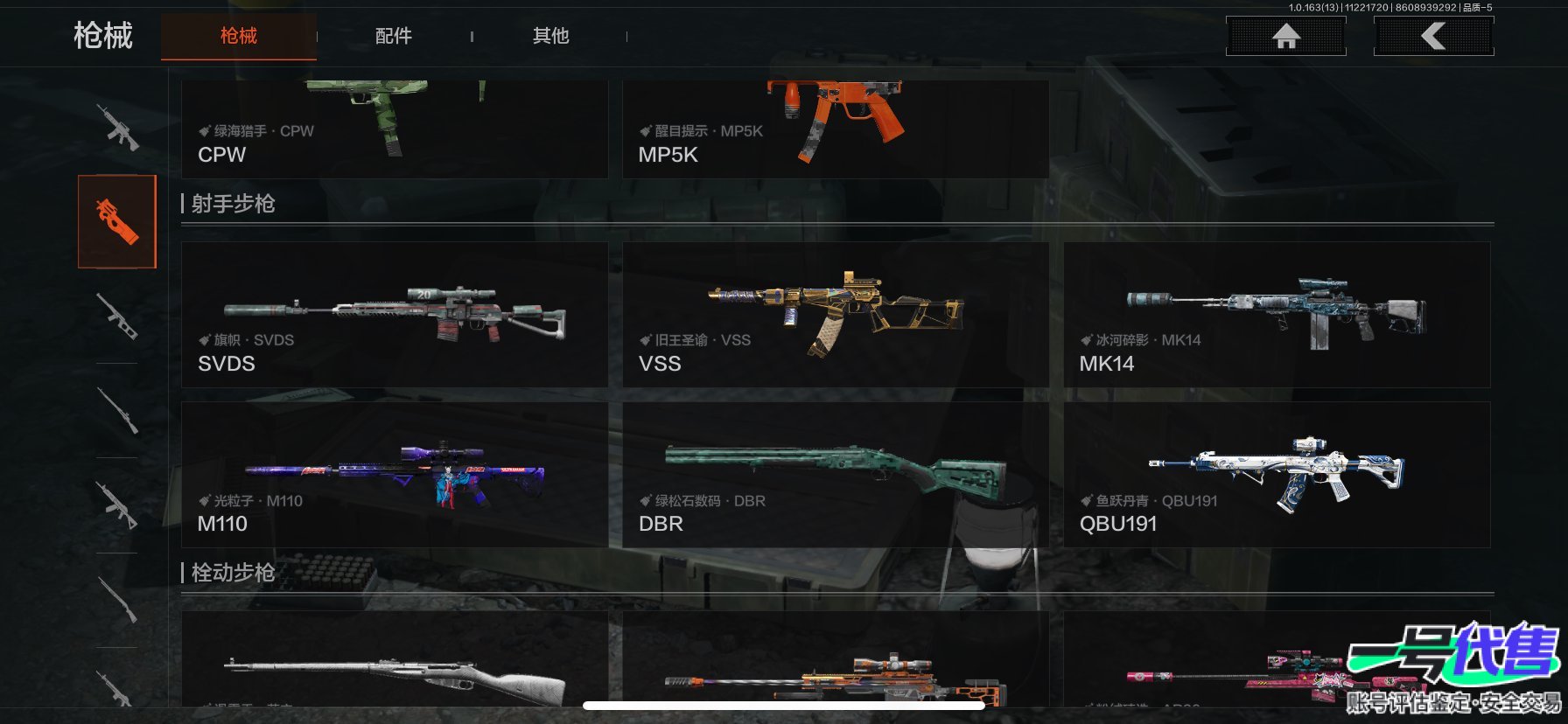Choose the MP5K weapon card
This screenshot has height=724, width=1568.
(x=835, y=129)
